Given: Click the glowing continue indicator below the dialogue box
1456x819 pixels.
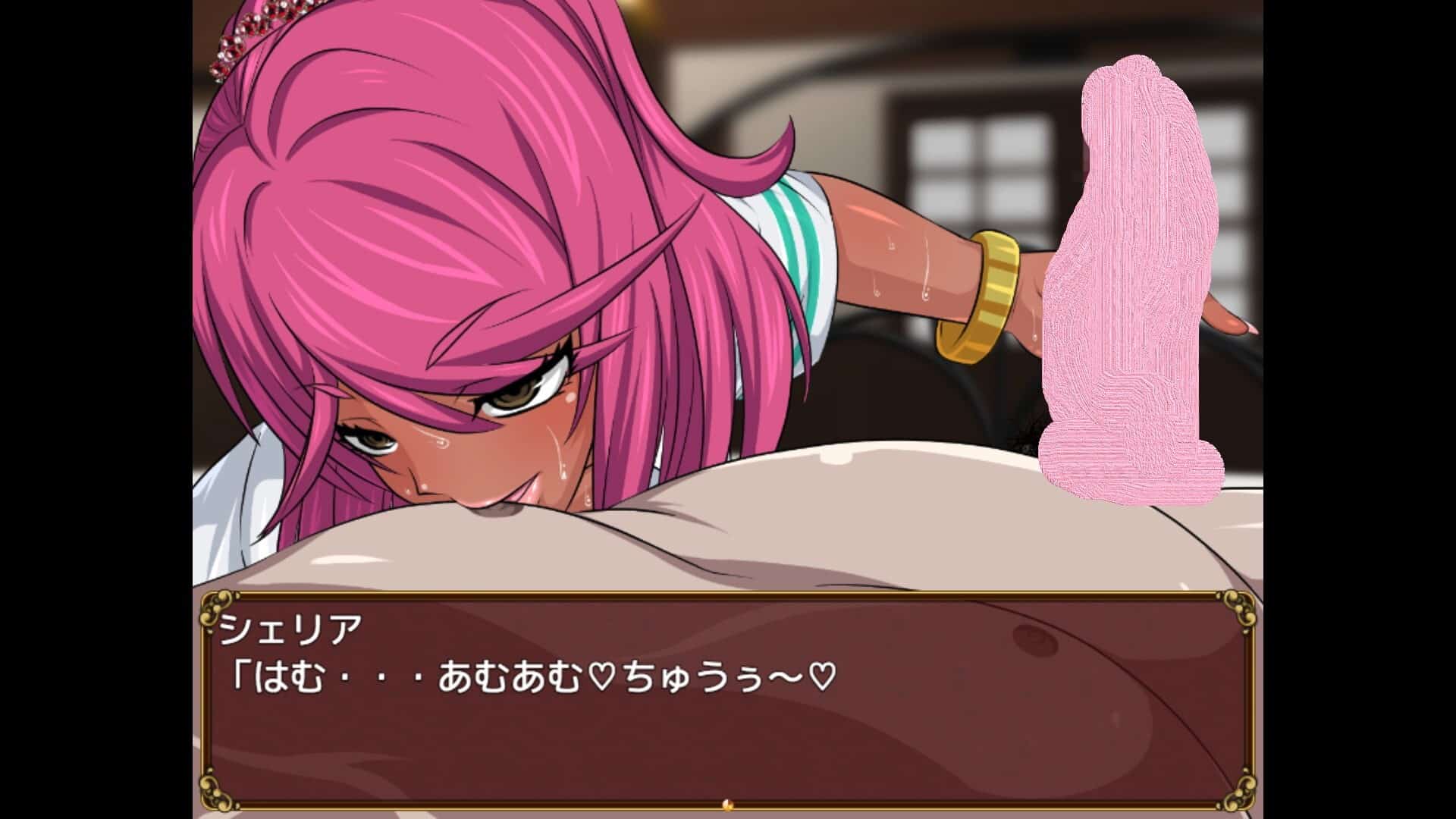Looking at the screenshot, I should tap(727, 806).
